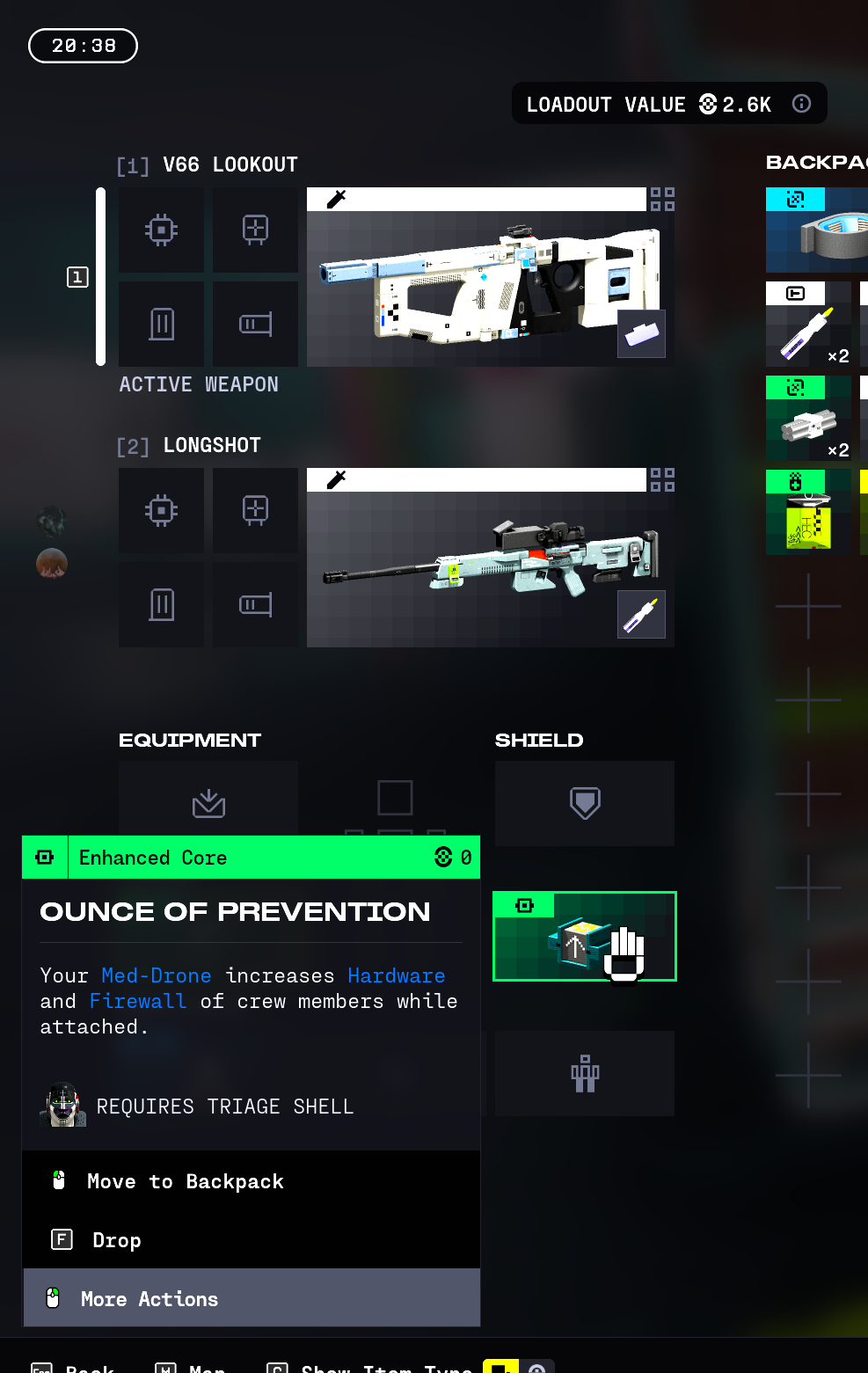Select the empty equipment slot with download arrow
The height and width of the screenshot is (1373, 868).
tap(208, 800)
